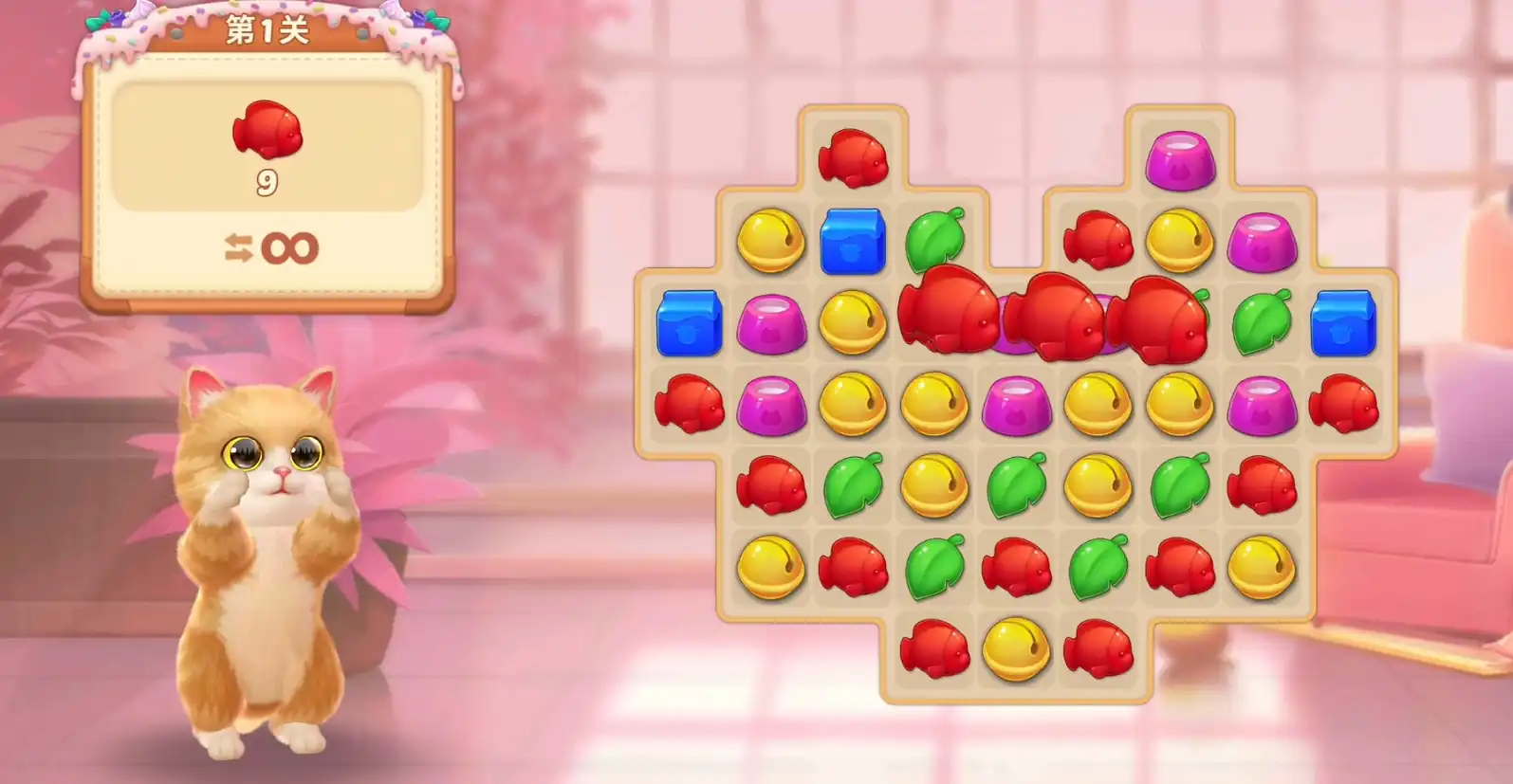
Task: Tap the red fish tile above the blue box
Action: click(852, 157)
